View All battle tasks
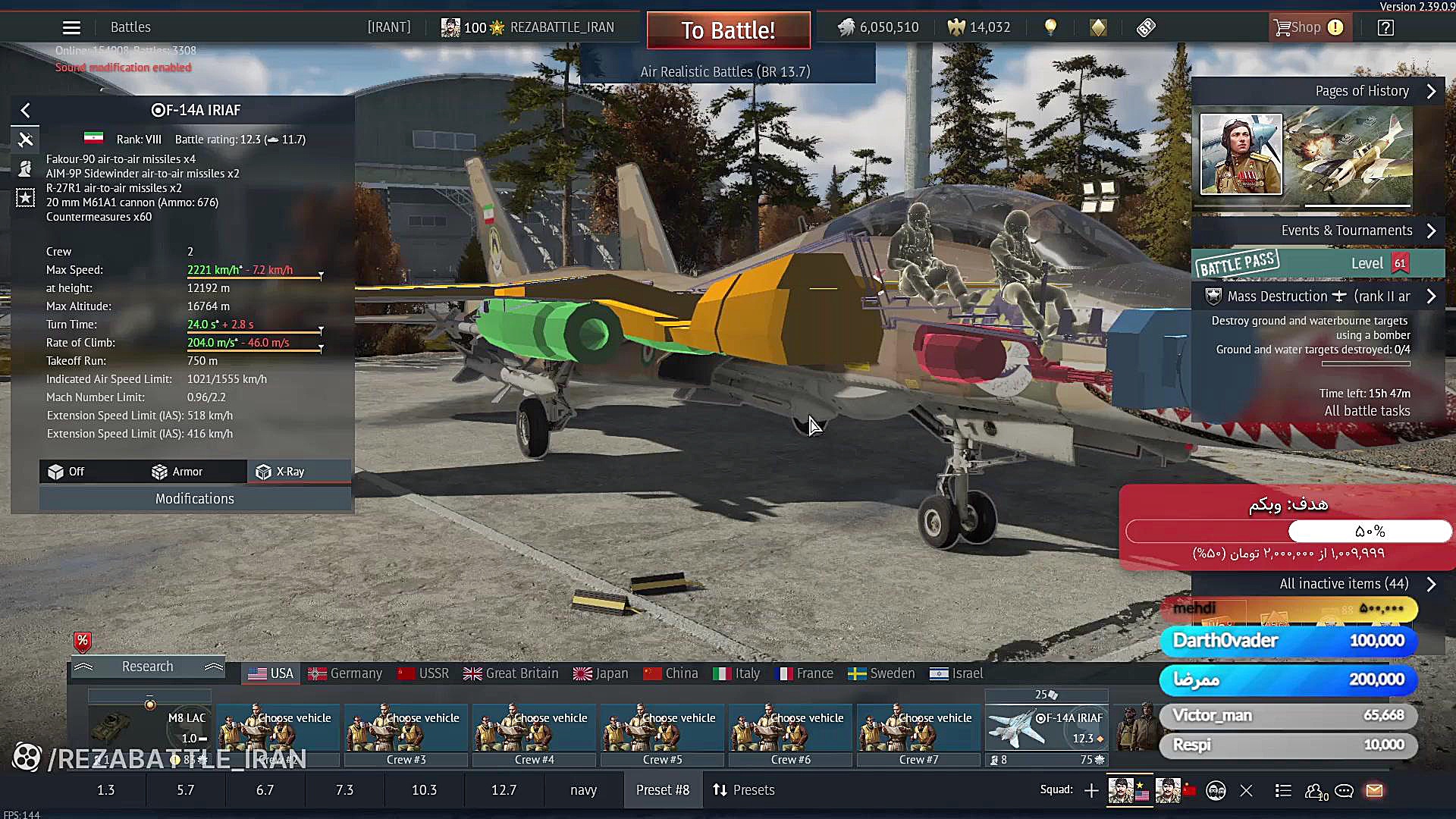1456x819 pixels. click(x=1367, y=411)
